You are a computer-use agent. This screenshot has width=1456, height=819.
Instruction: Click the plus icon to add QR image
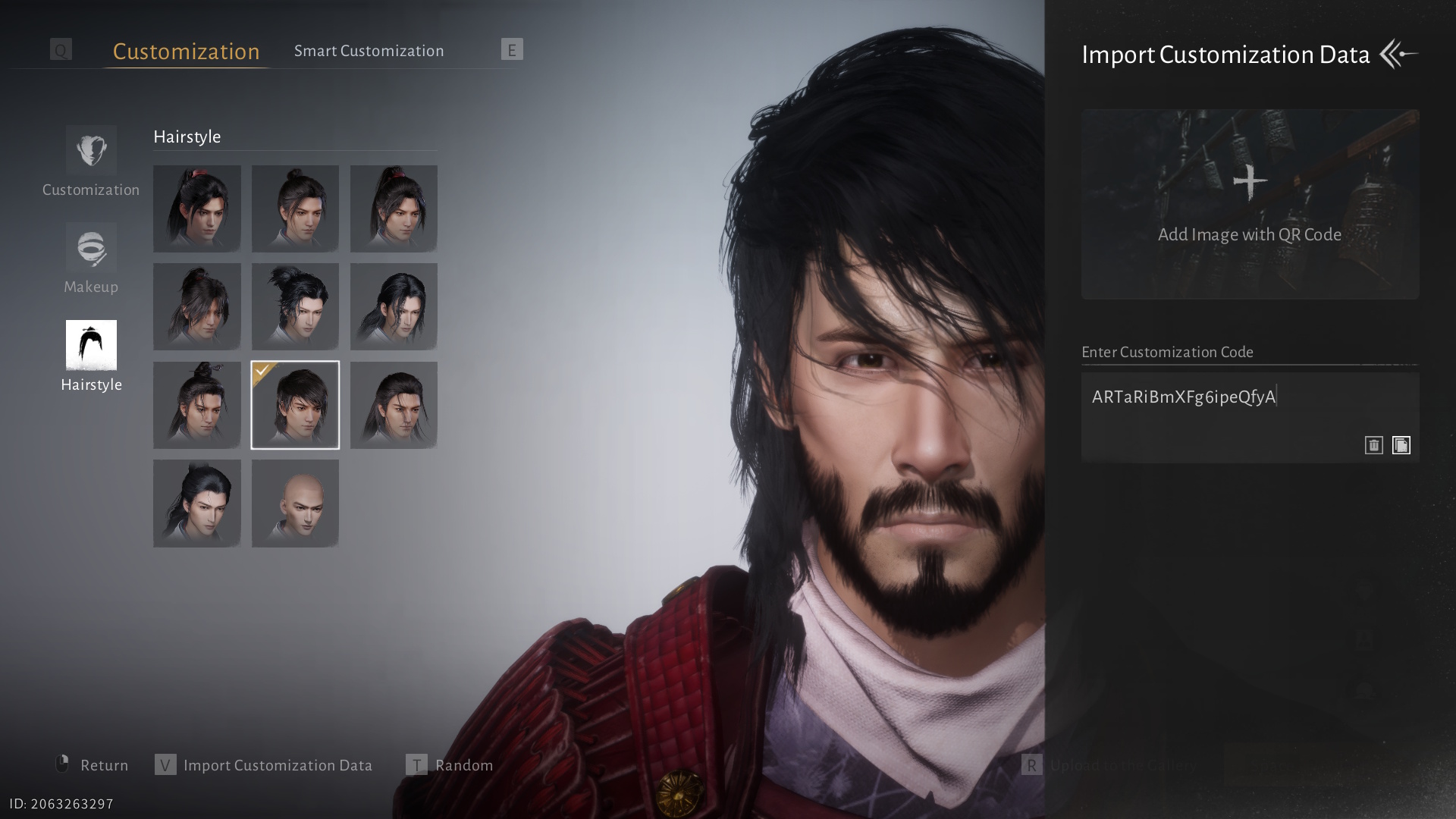click(1249, 180)
